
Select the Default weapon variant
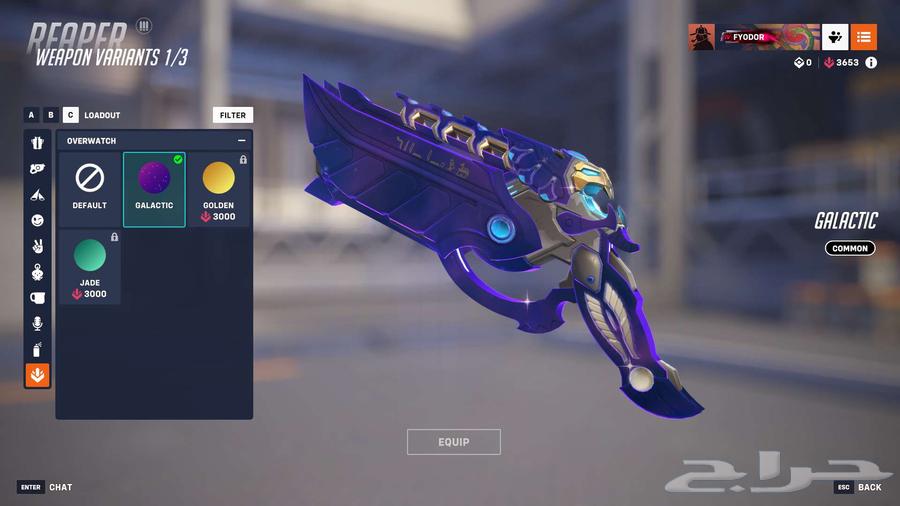[90, 188]
